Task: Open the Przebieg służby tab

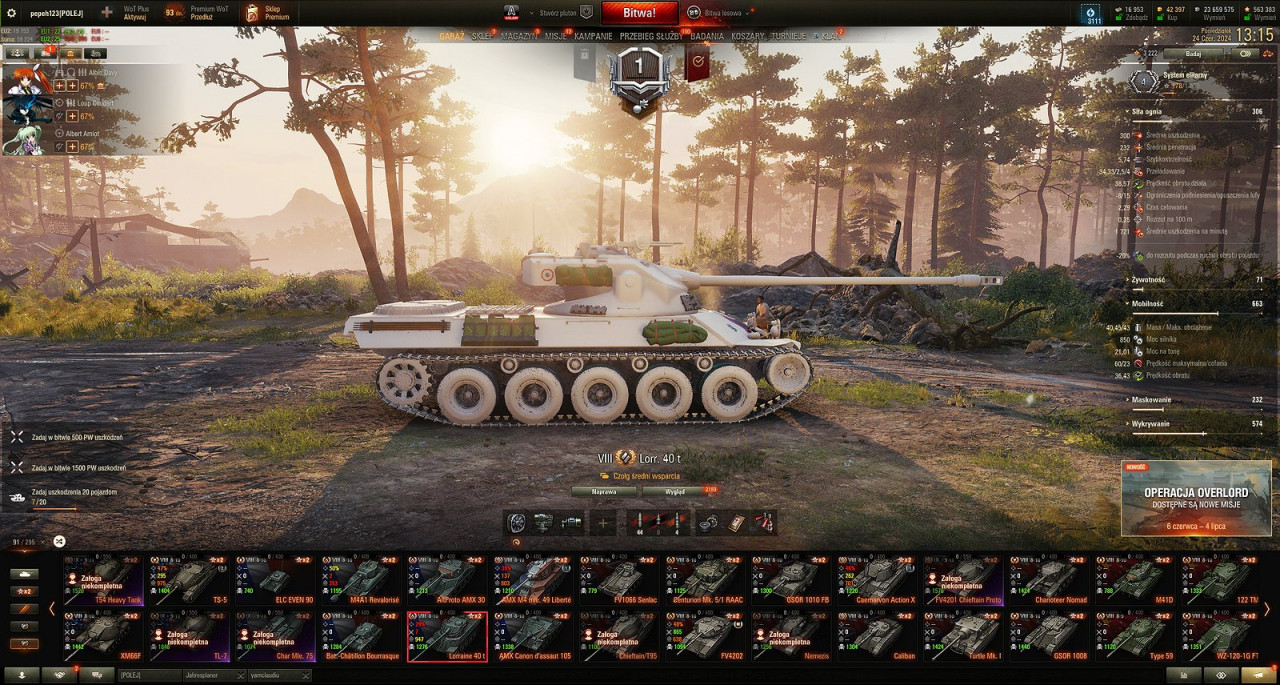Action: (x=652, y=36)
